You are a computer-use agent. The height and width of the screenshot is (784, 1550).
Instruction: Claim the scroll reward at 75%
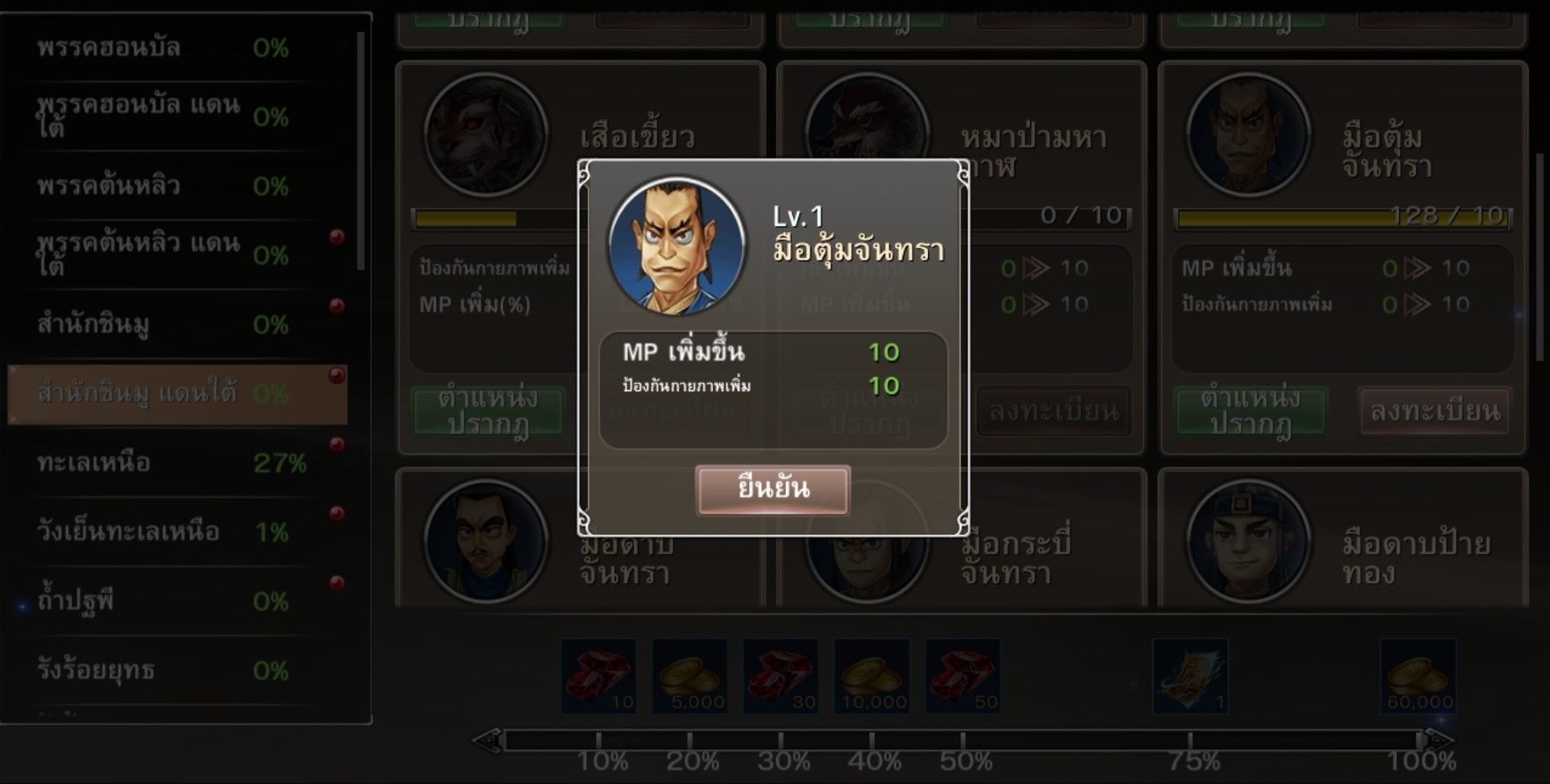[x=1189, y=675]
